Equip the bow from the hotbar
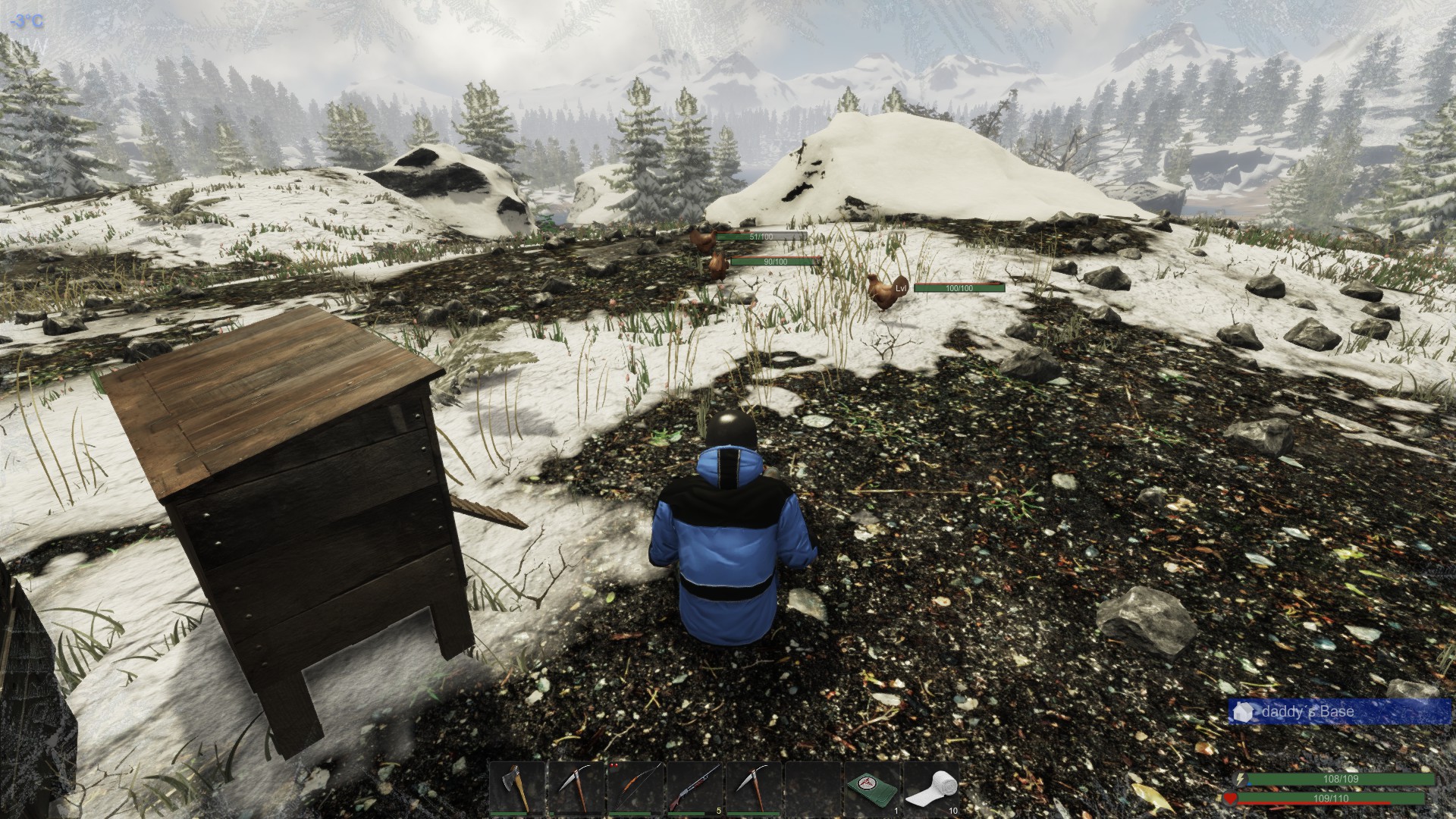 (x=635, y=788)
